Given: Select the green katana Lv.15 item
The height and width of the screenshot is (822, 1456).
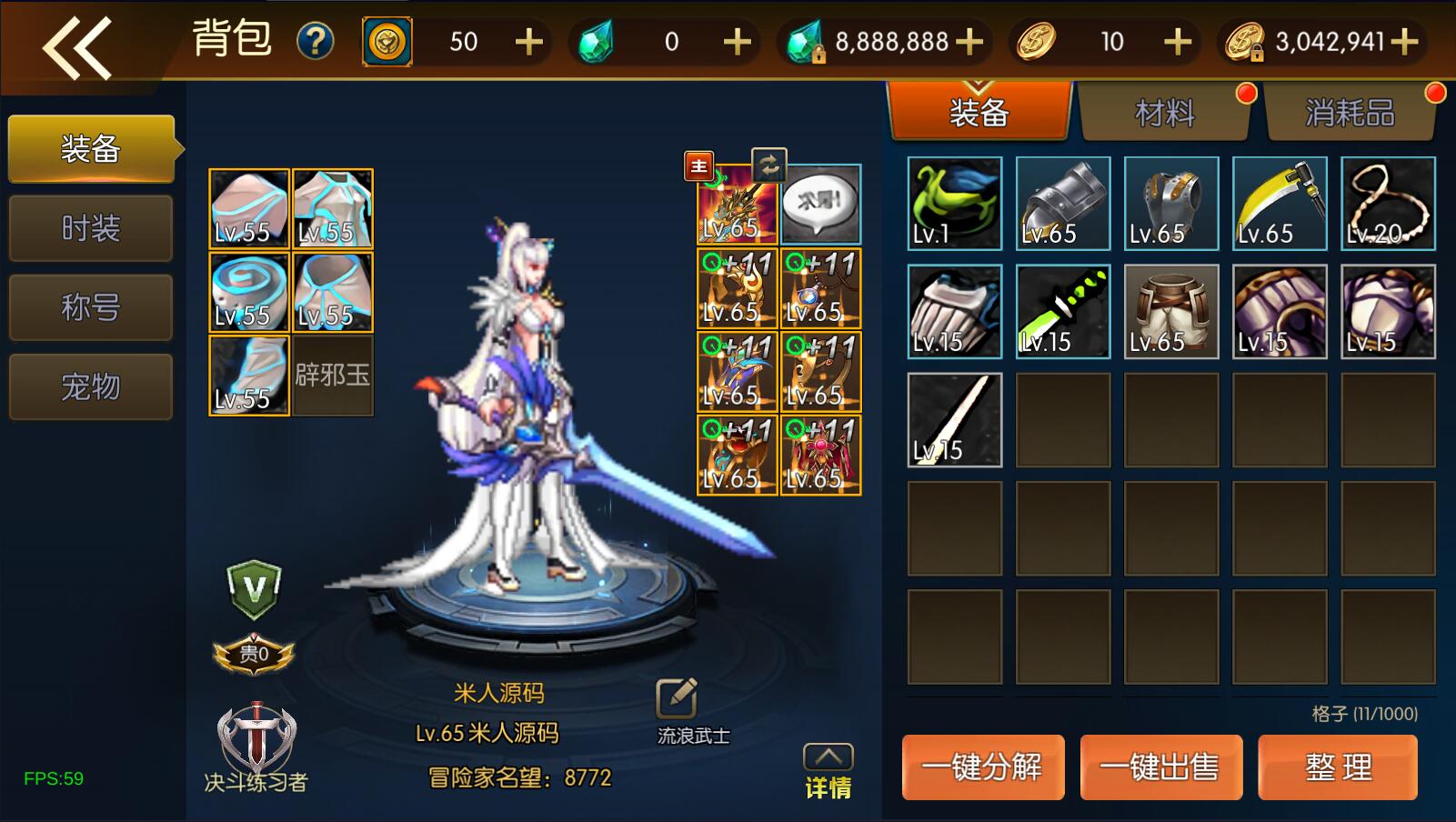Looking at the screenshot, I should tap(1063, 312).
